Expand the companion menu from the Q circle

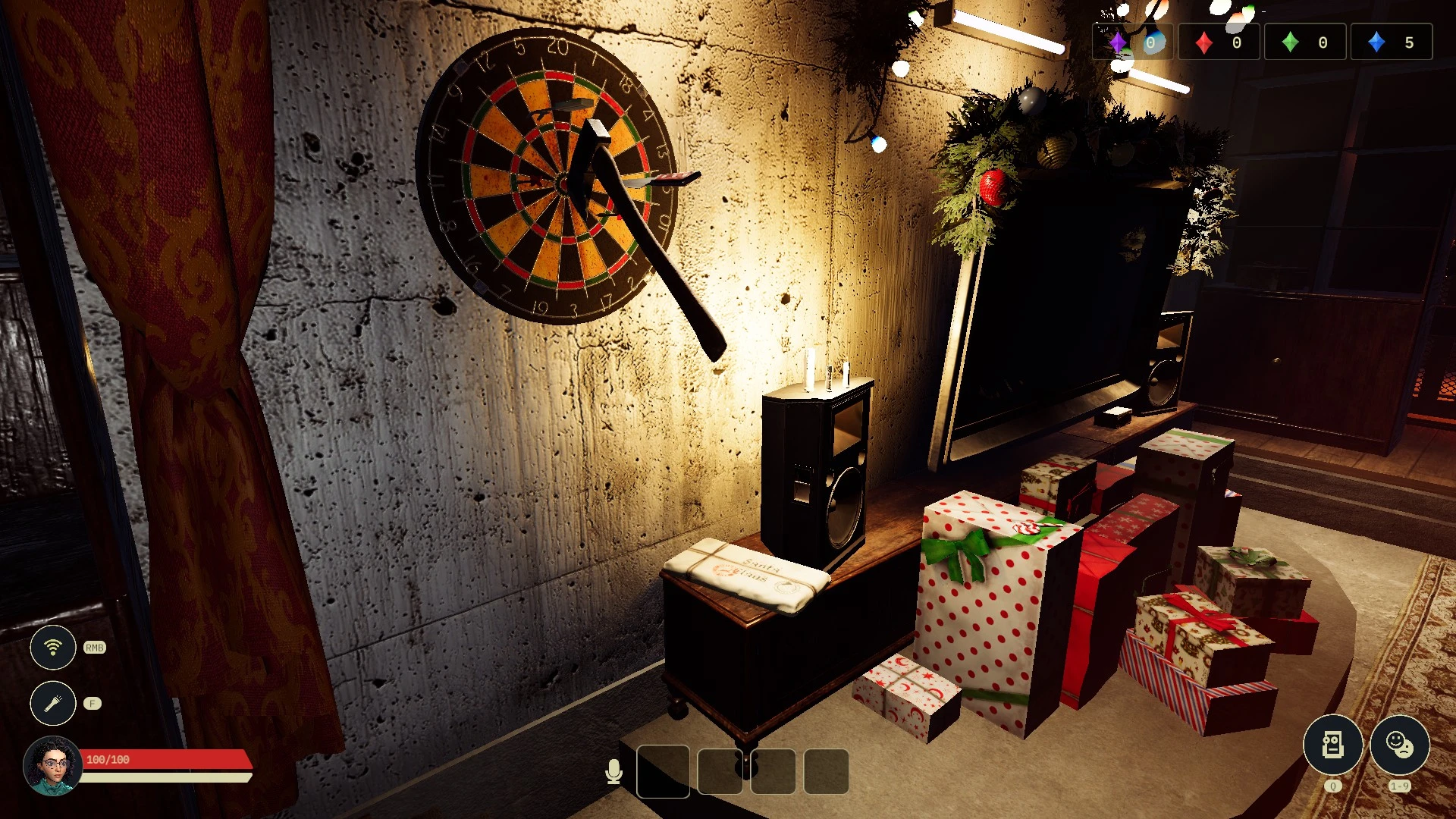pos(1332,745)
